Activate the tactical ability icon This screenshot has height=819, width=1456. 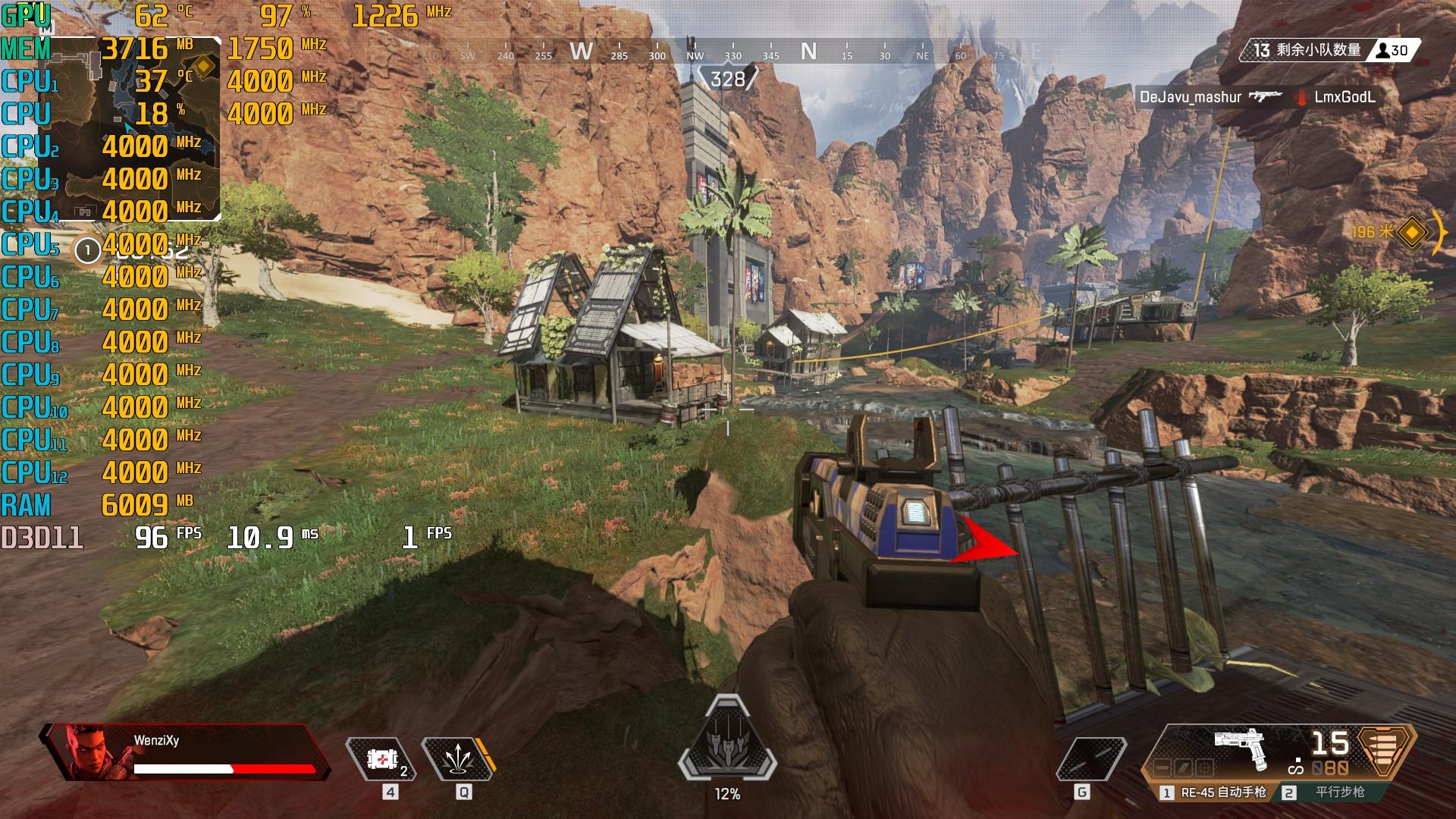[457, 758]
